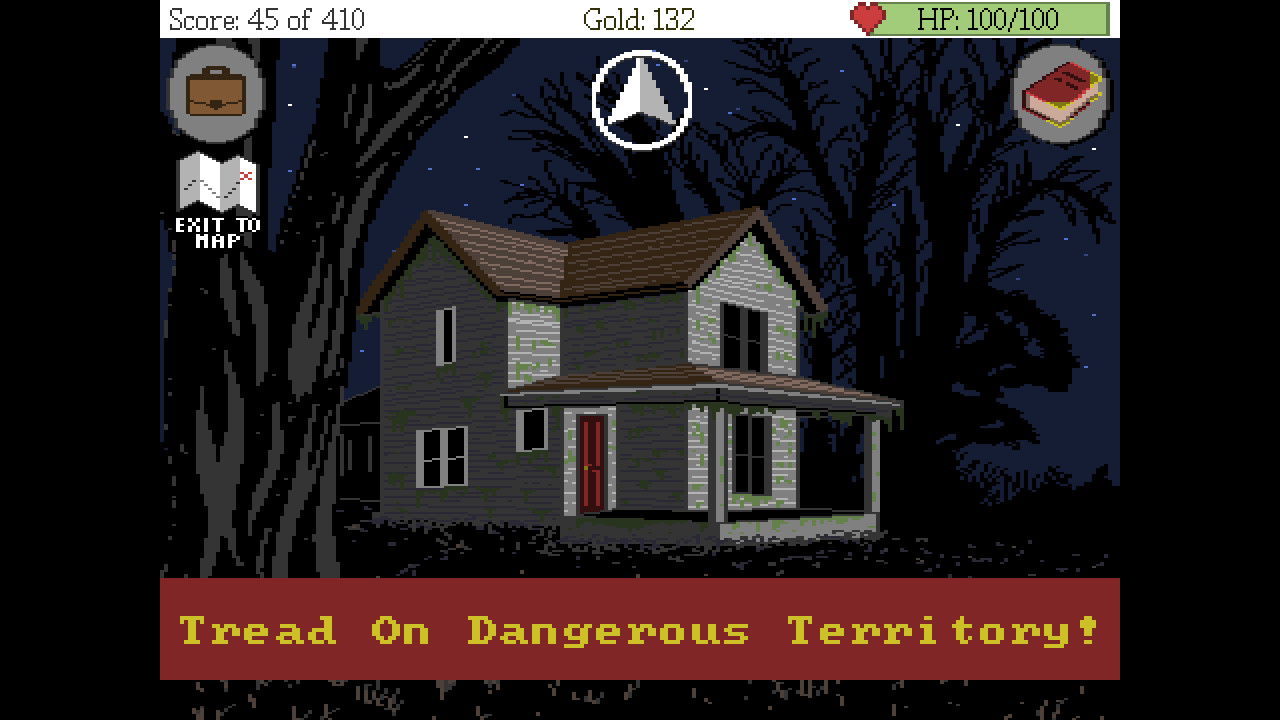Screen dimensions: 1280x720
Task: Click the HP: 100/100 health bar
Action: coord(990,17)
